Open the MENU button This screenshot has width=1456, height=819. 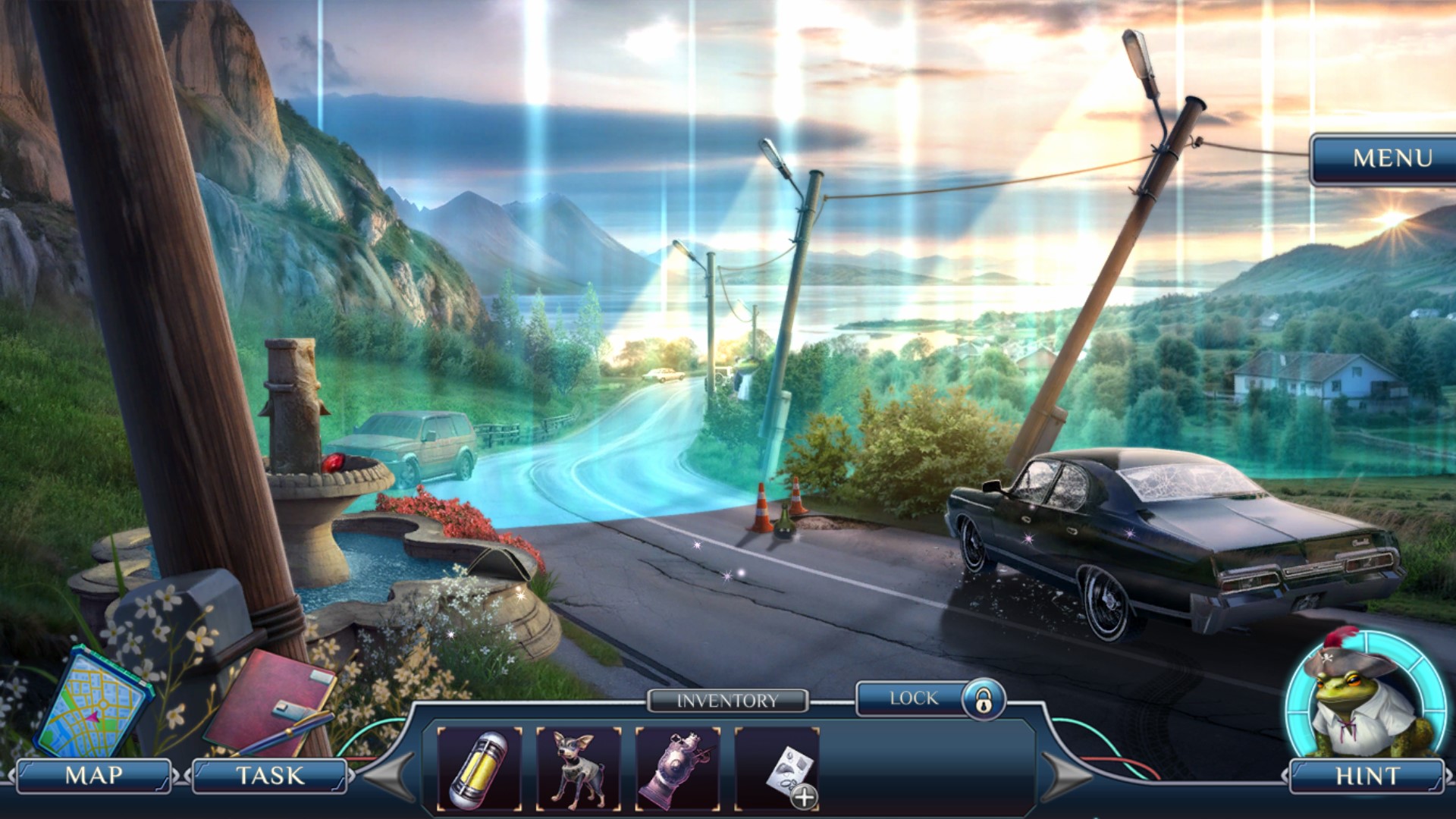1392,158
